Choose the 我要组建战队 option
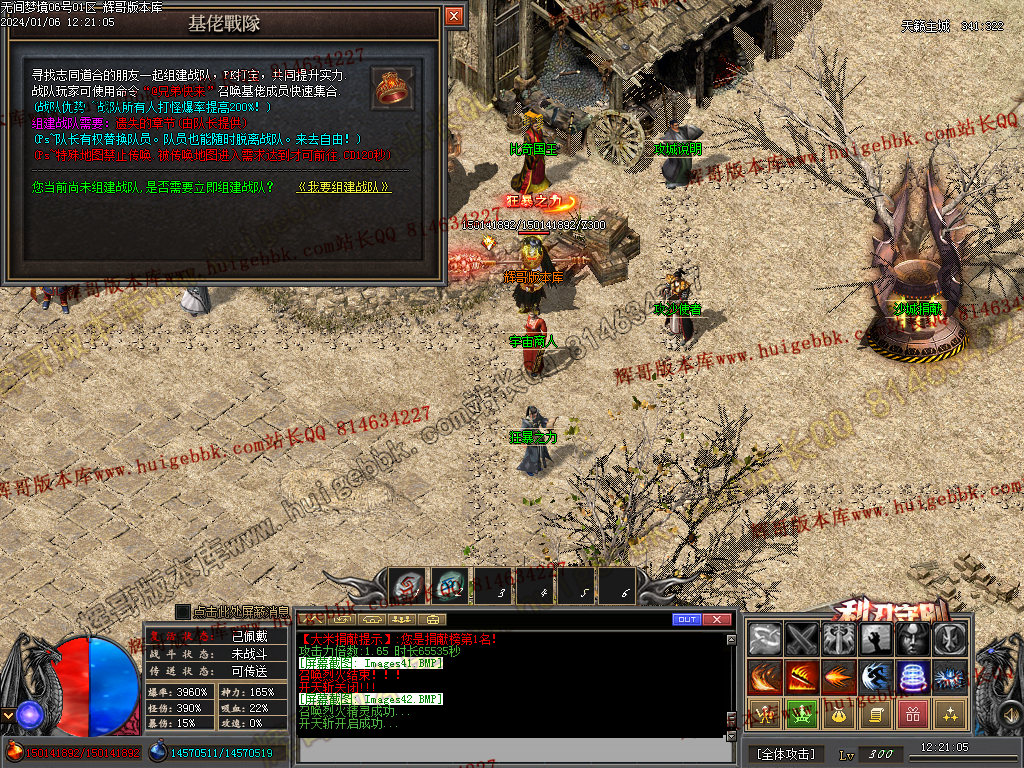Image resolution: width=1024 pixels, height=768 pixels. click(343, 187)
